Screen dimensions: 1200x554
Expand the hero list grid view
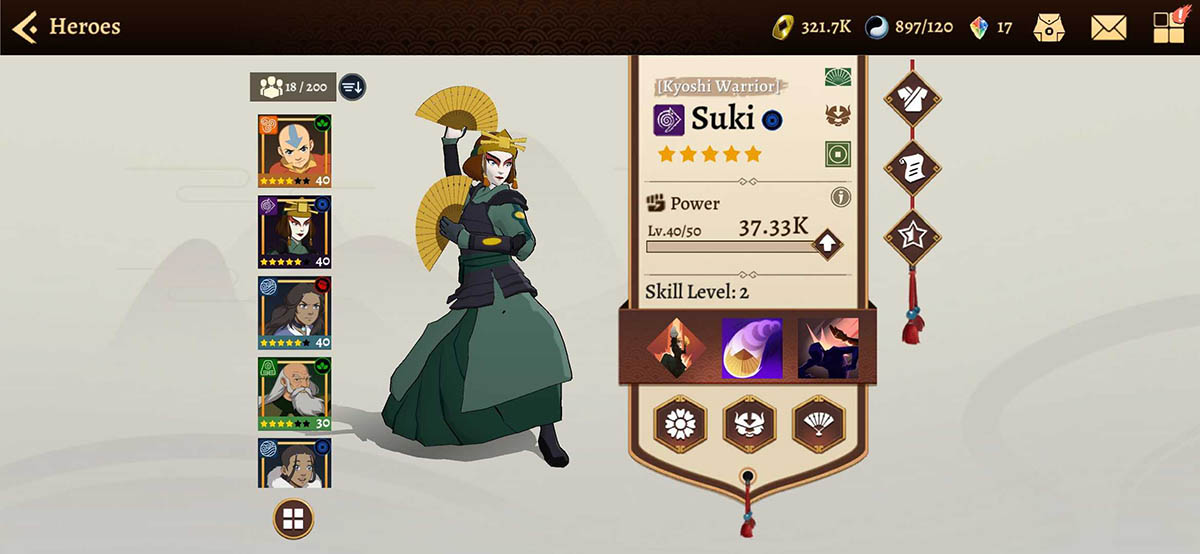coord(293,518)
